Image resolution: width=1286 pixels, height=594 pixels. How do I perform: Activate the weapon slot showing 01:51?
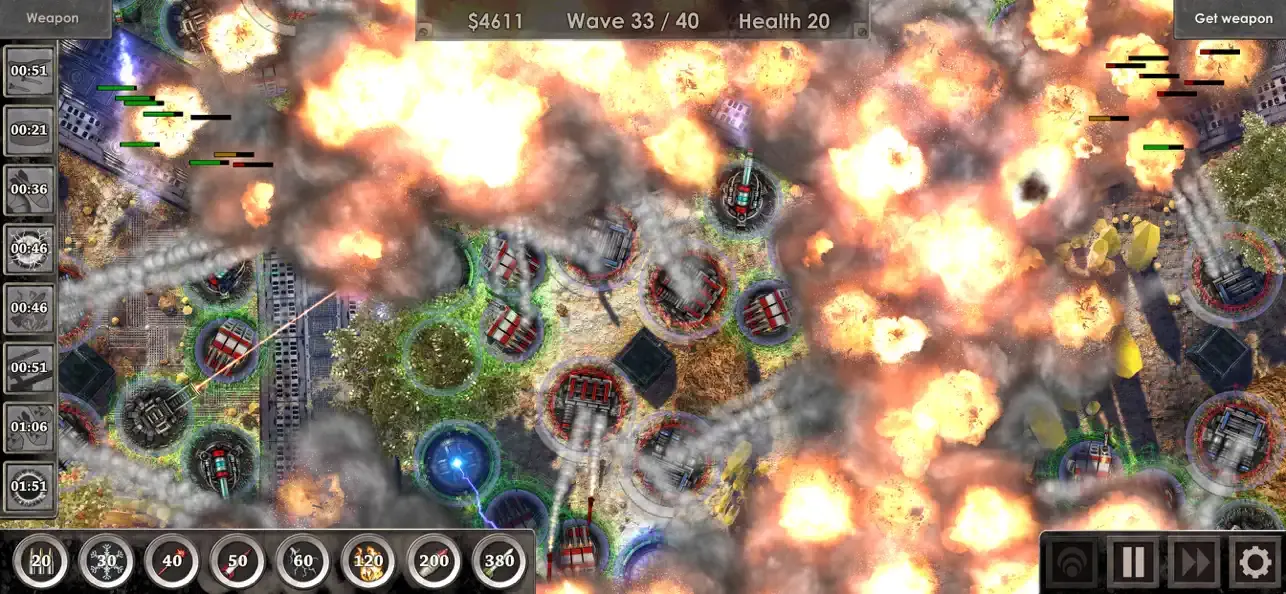29,487
